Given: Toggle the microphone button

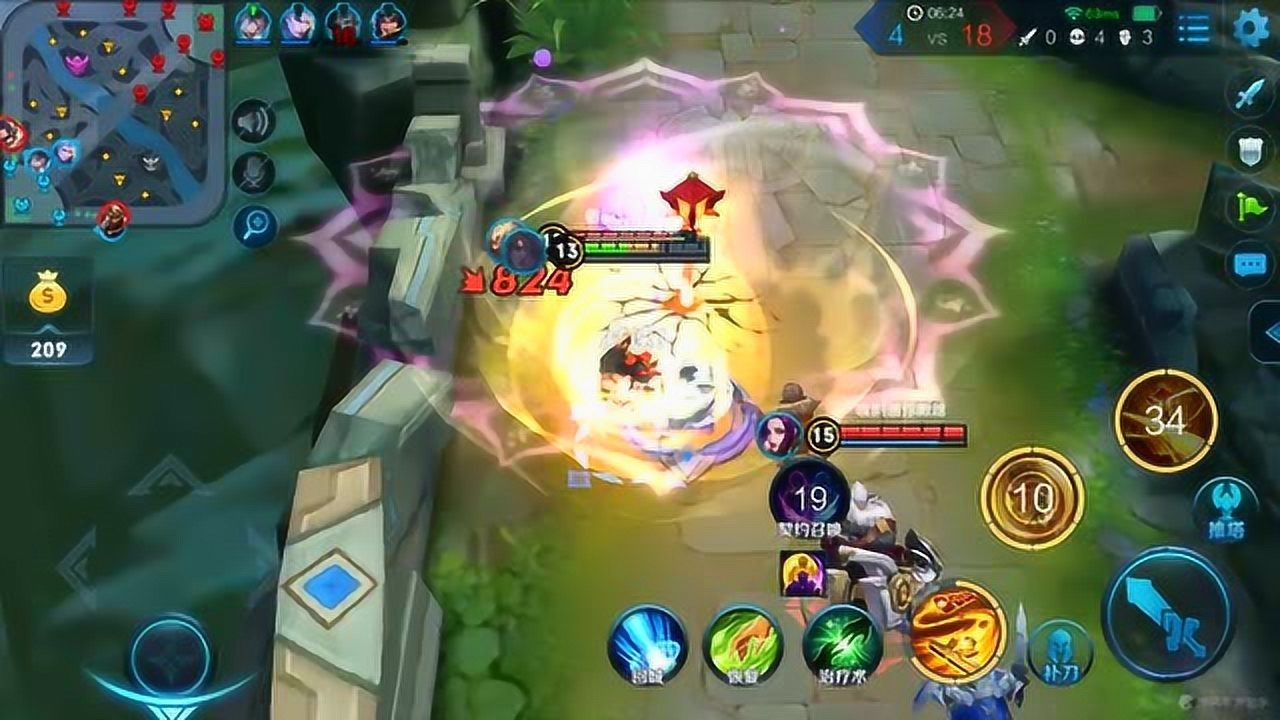Looking at the screenshot, I should click(254, 173).
